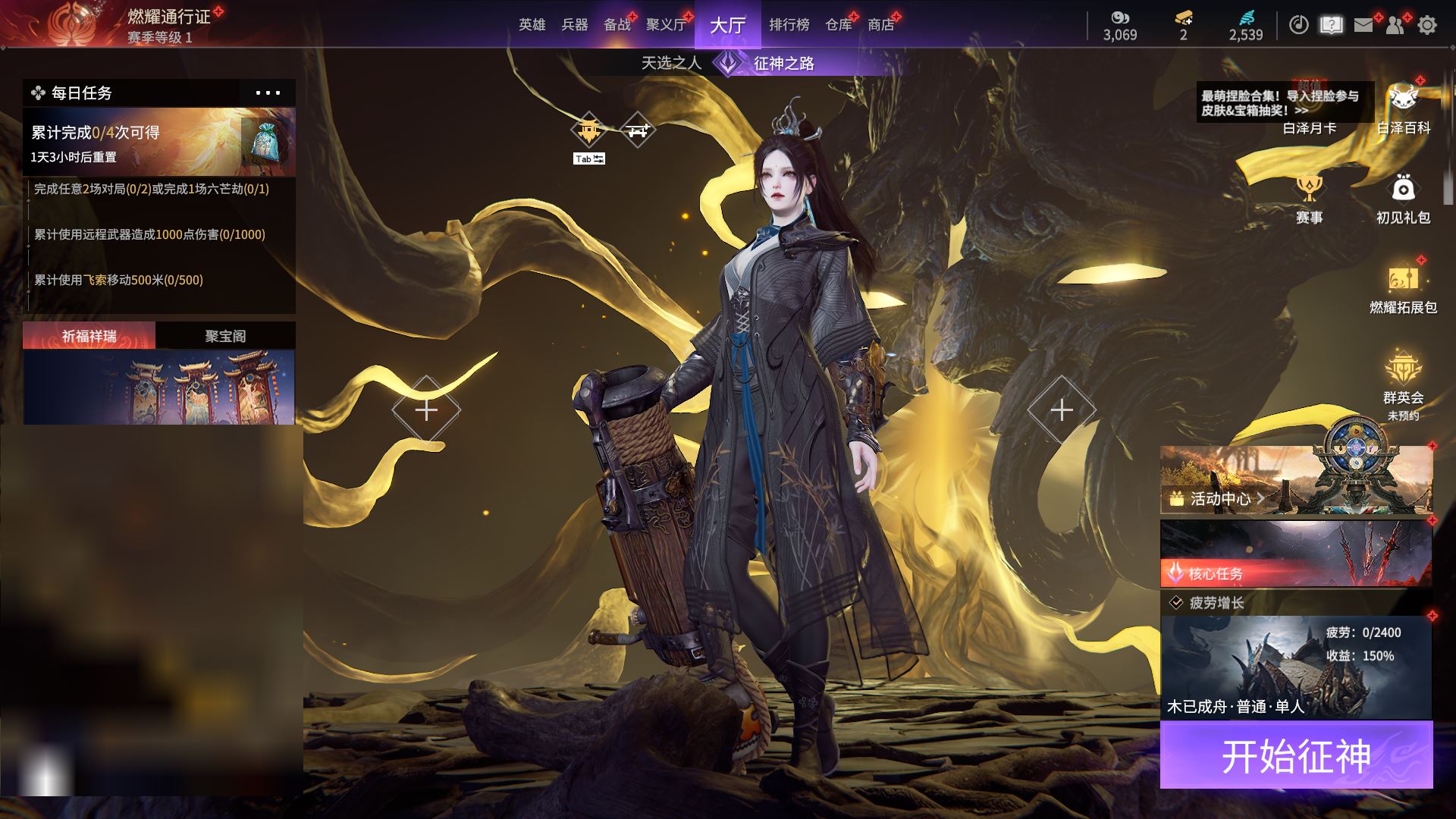This screenshot has width=1456, height=819.
Task: Open the 仓库 warehouse
Action: tap(838, 25)
